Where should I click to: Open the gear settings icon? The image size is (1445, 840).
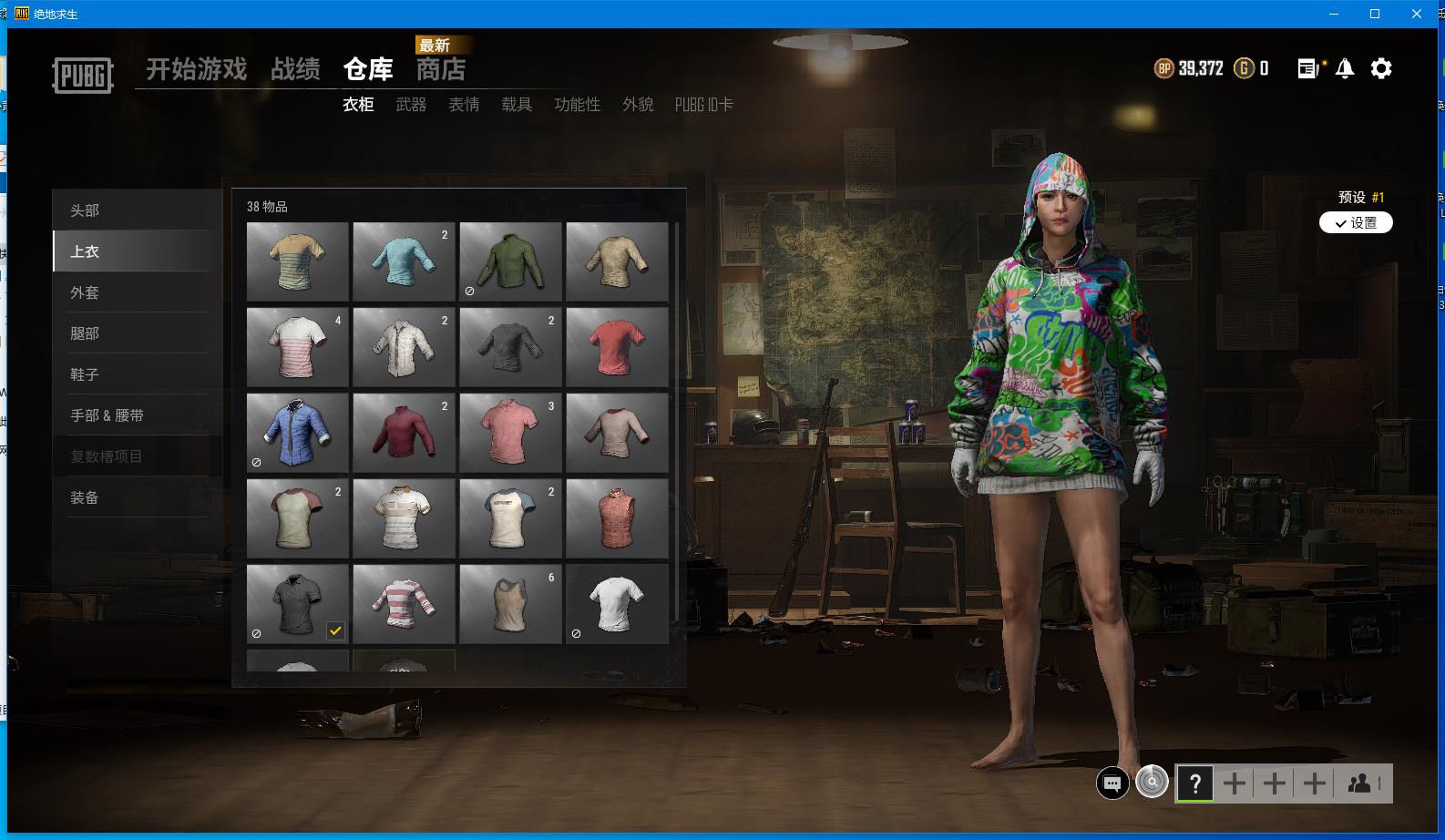click(x=1381, y=68)
